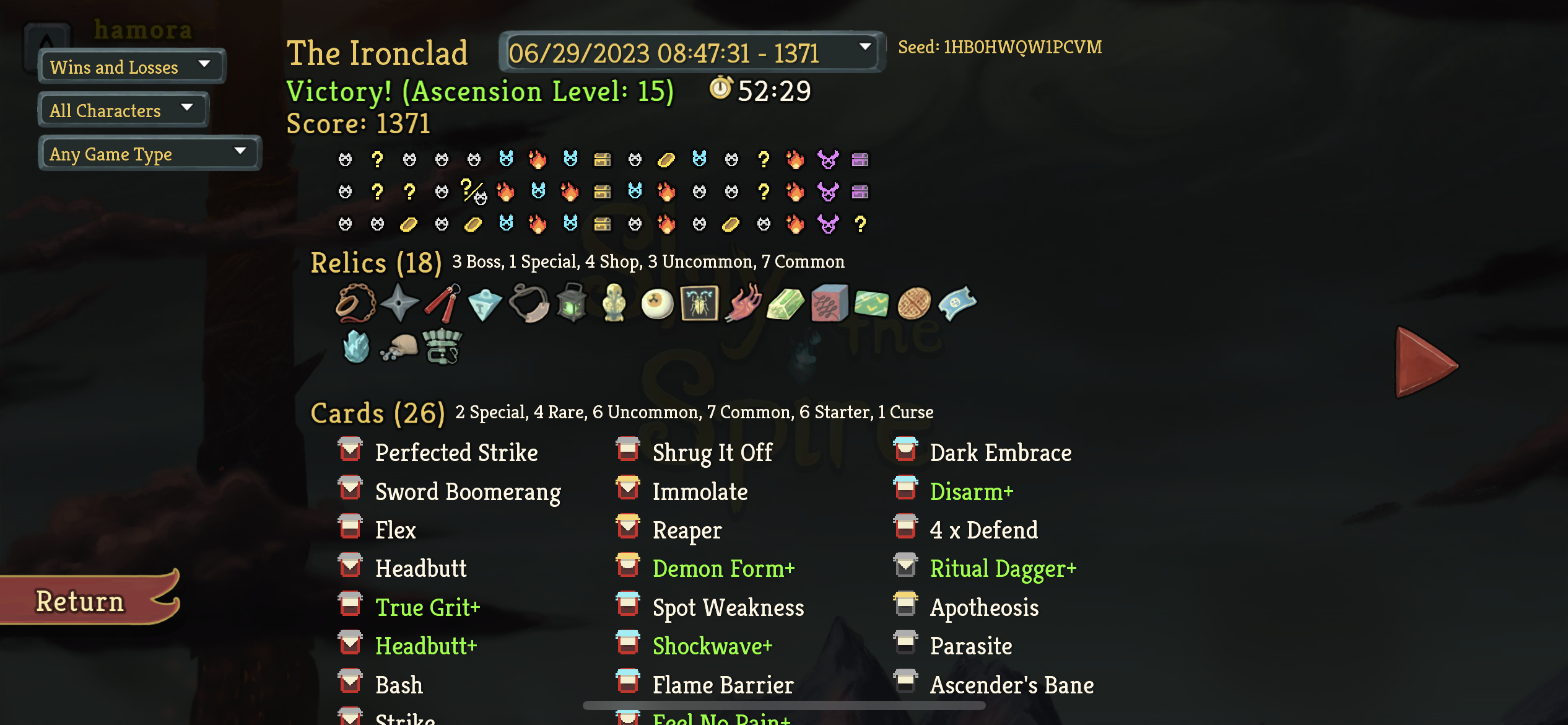Open the All Characters dropdown
The width and height of the screenshot is (1568, 725).
pyautogui.click(x=122, y=110)
